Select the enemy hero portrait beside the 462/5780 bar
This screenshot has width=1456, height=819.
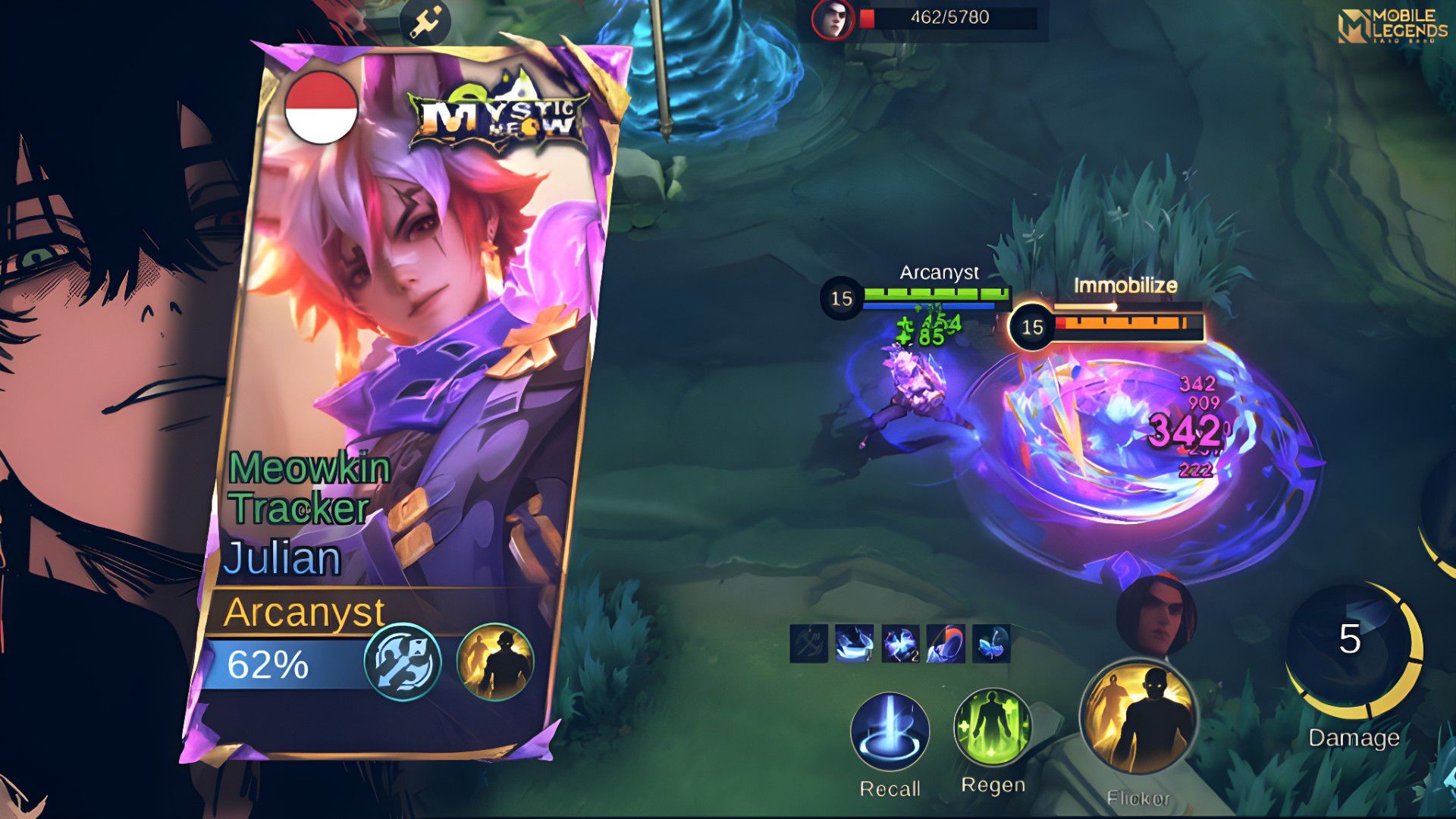coord(833,19)
